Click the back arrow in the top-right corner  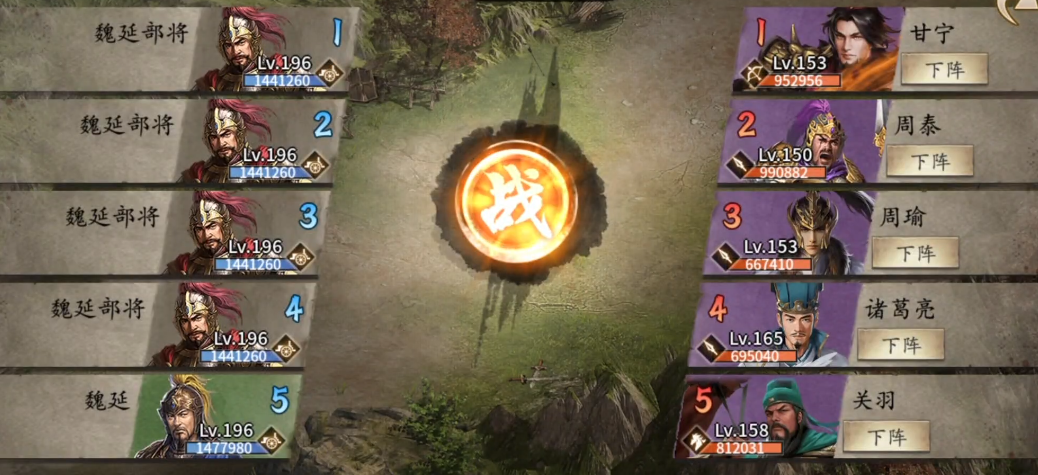1020,10
